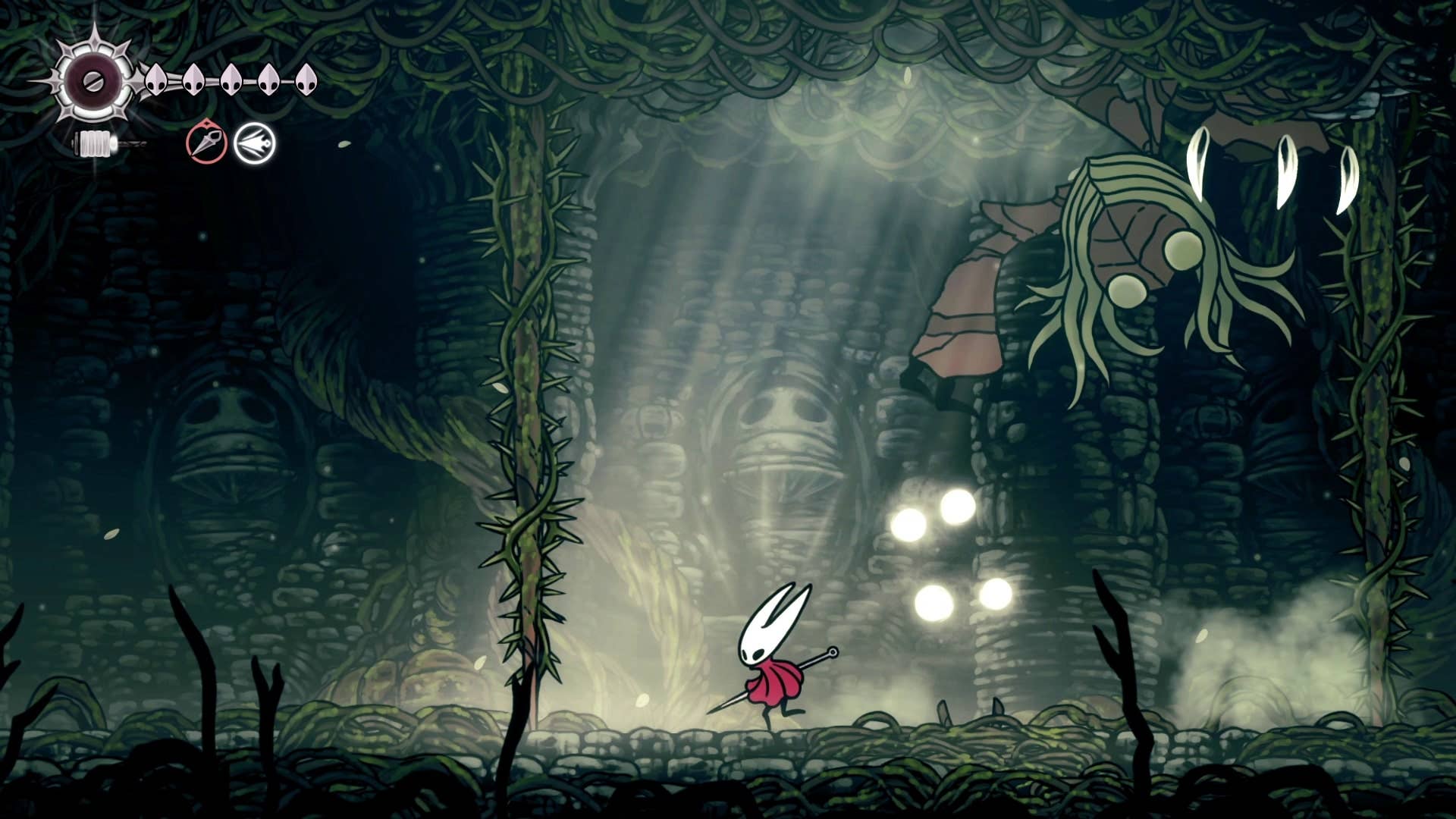This screenshot has height=819, width=1456.
Task: Select the first health mask on the chain
Action: pos(157,80)
